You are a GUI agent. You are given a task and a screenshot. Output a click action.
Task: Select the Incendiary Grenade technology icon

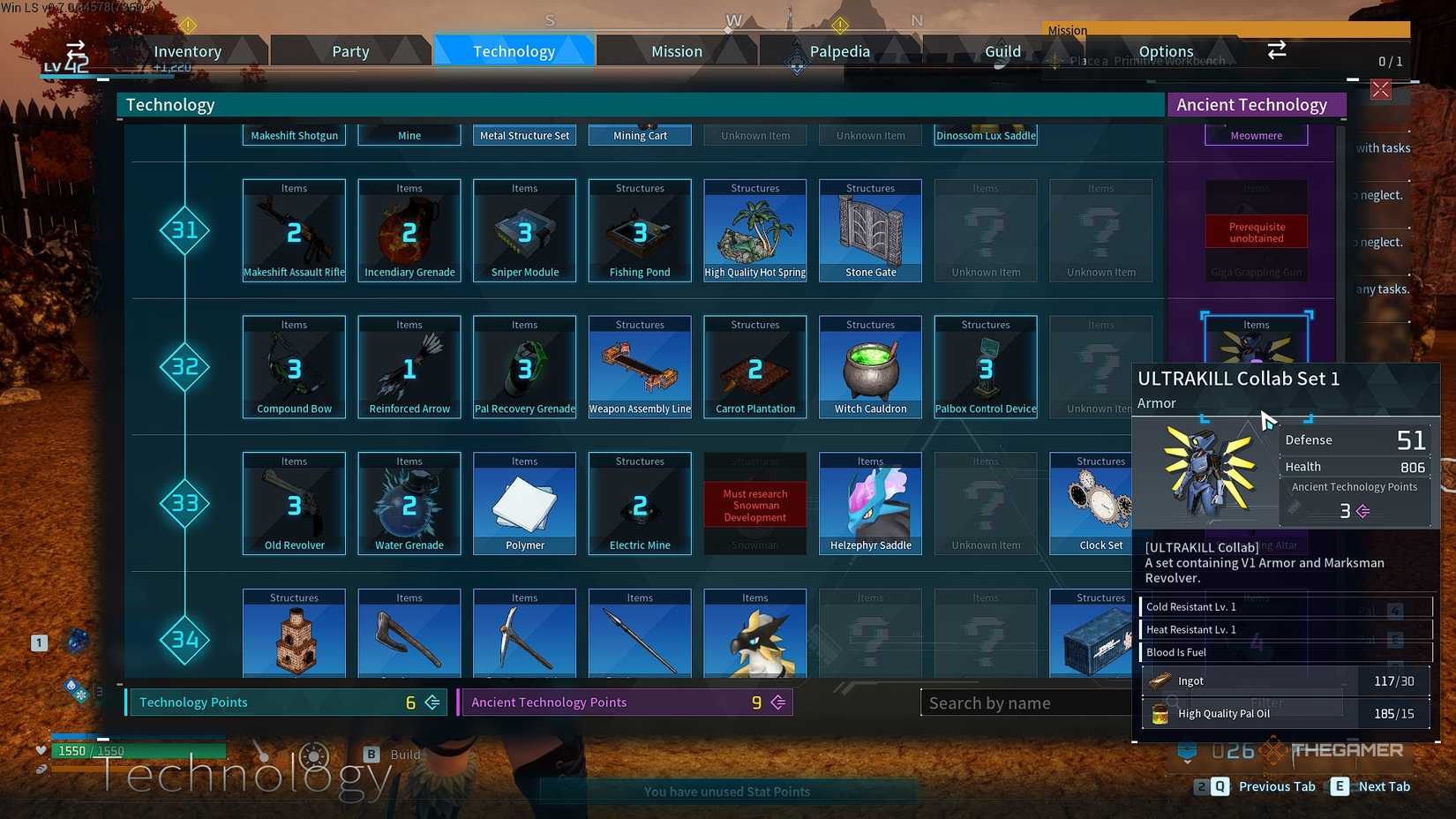[409, 229]
